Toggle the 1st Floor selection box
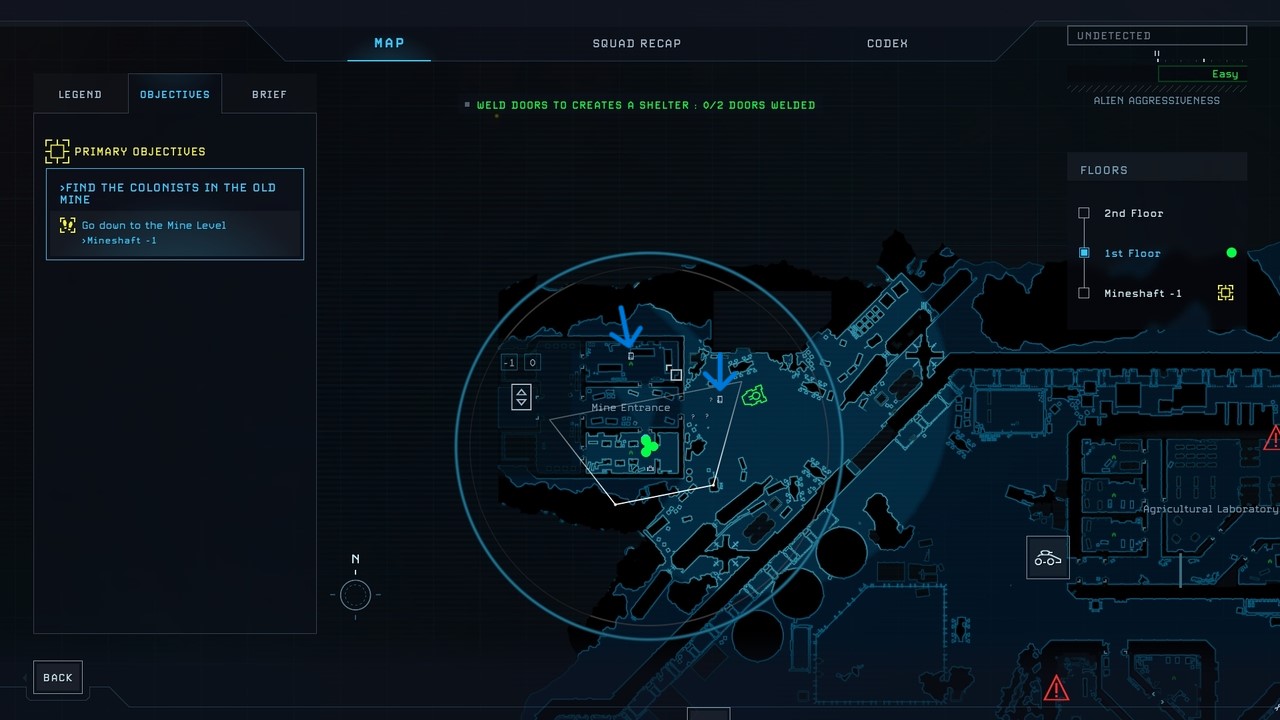 [1084, 253]
